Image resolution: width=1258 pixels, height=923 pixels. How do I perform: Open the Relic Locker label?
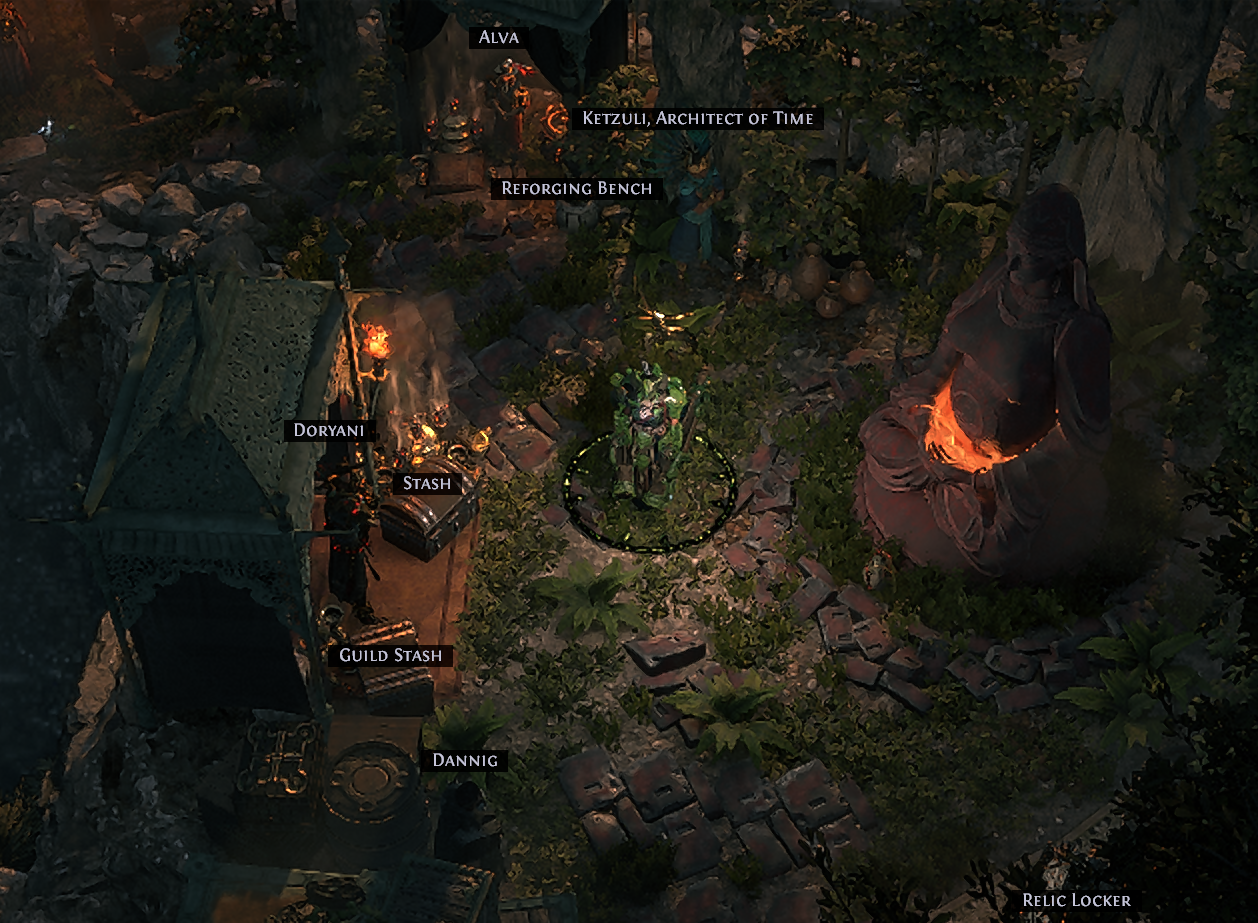[x=1075, y=900]
